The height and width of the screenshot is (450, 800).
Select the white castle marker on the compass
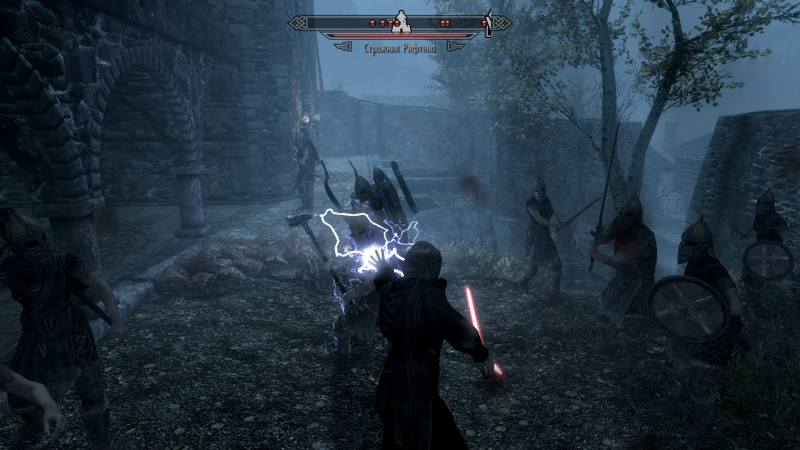[400, 20]
